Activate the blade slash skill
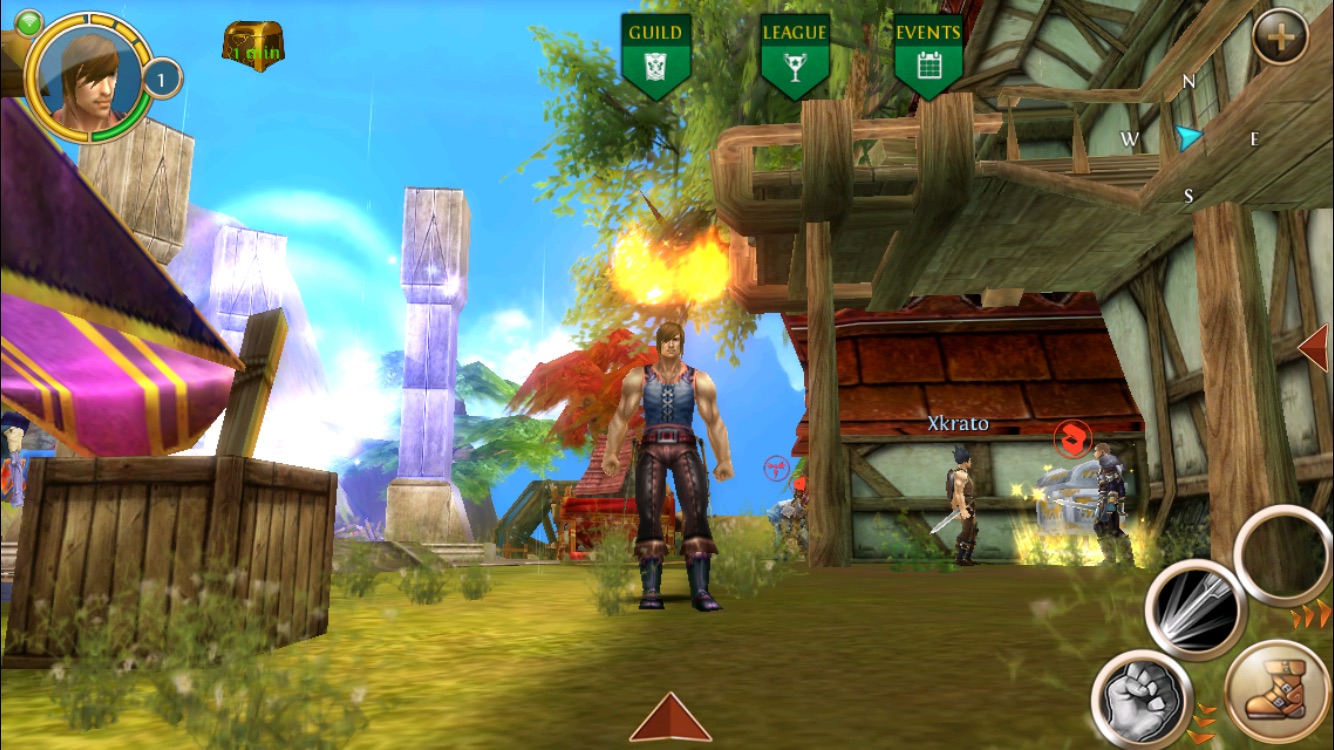 click(1195, 608)
